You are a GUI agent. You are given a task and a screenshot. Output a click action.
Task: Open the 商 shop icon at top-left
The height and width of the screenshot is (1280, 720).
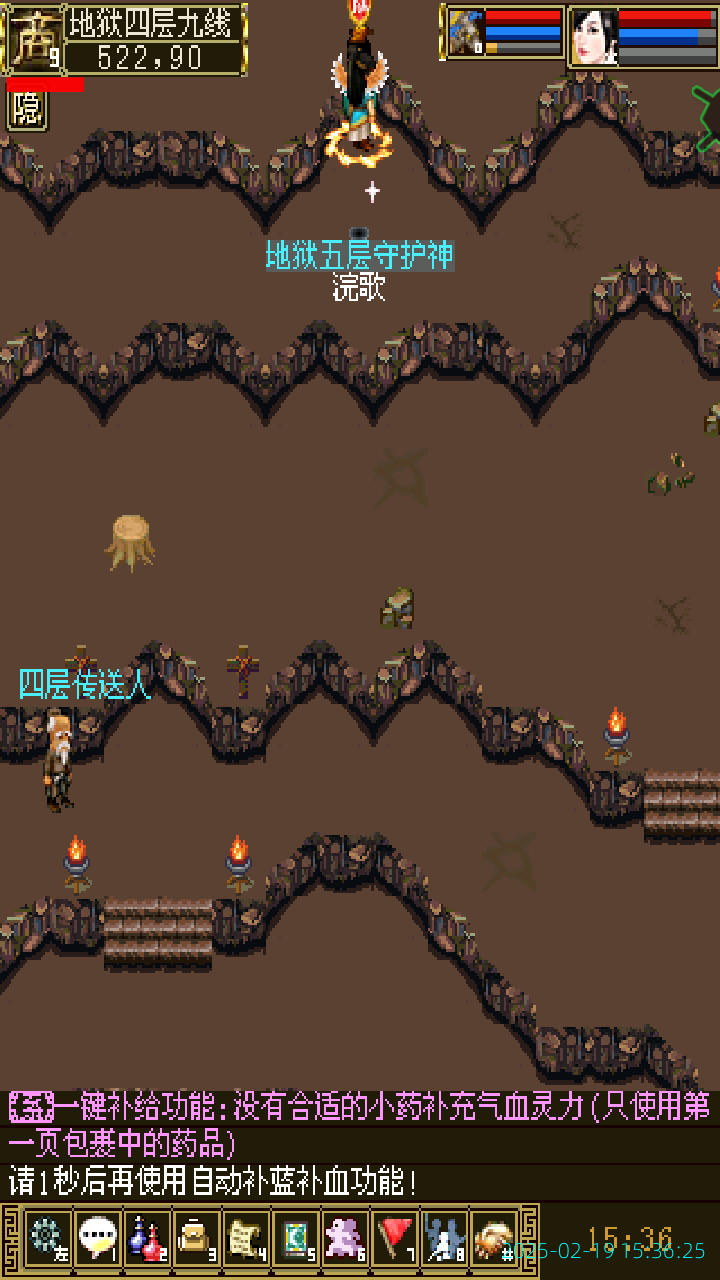click(33, 40)
